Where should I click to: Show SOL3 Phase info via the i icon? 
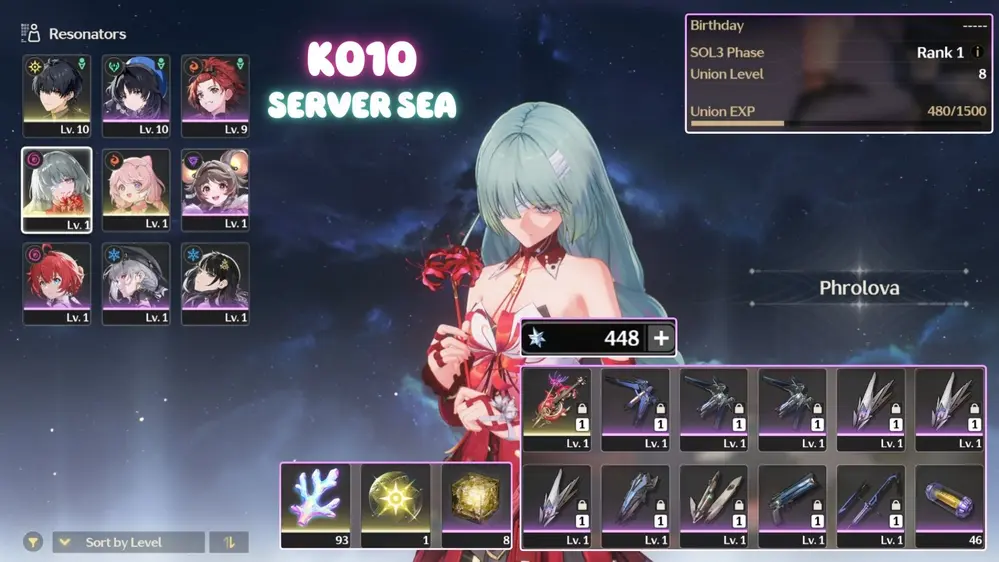tap(978, 52)
